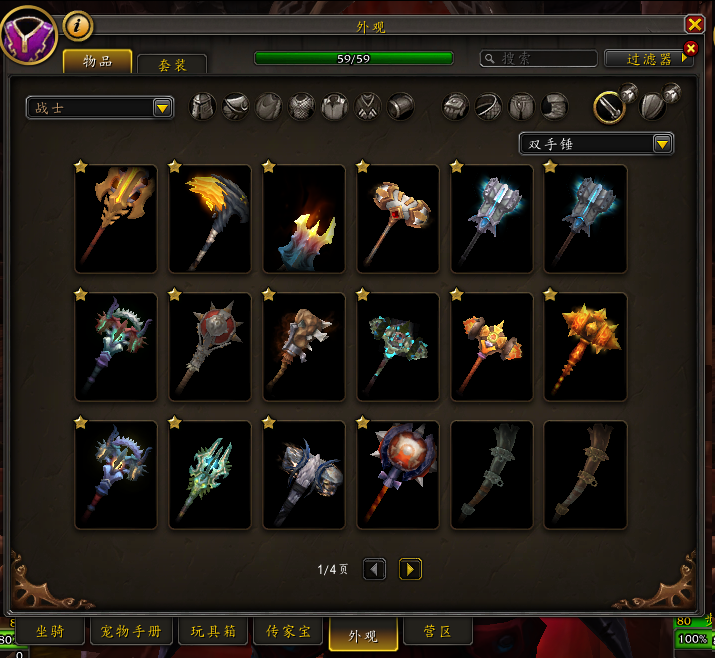Open the 过滤器 filter menu
Viewport: 715px width, 658px height.
pyautogui.click(x=648, y=59)
